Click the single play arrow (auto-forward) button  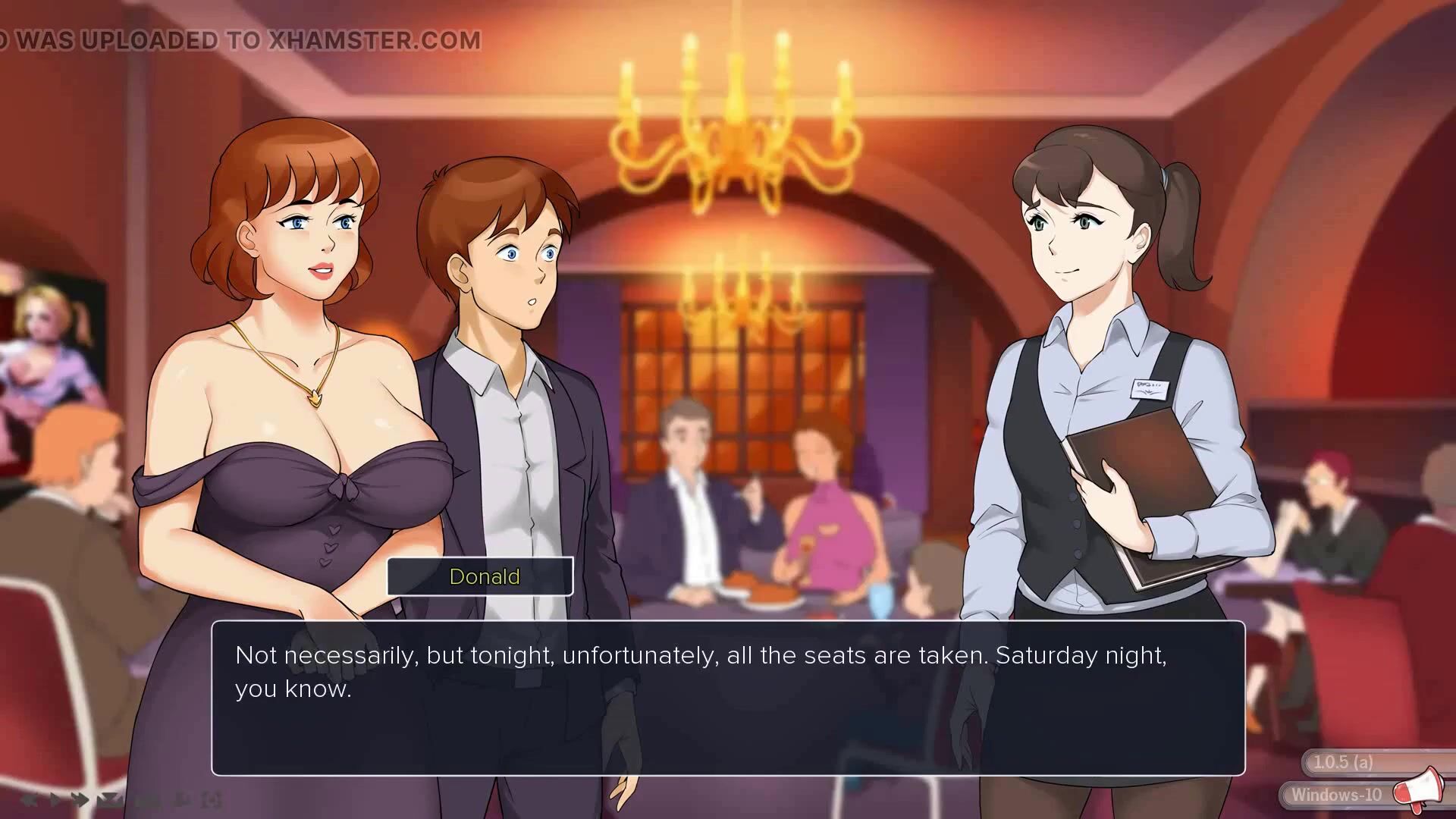click(55, 799)
